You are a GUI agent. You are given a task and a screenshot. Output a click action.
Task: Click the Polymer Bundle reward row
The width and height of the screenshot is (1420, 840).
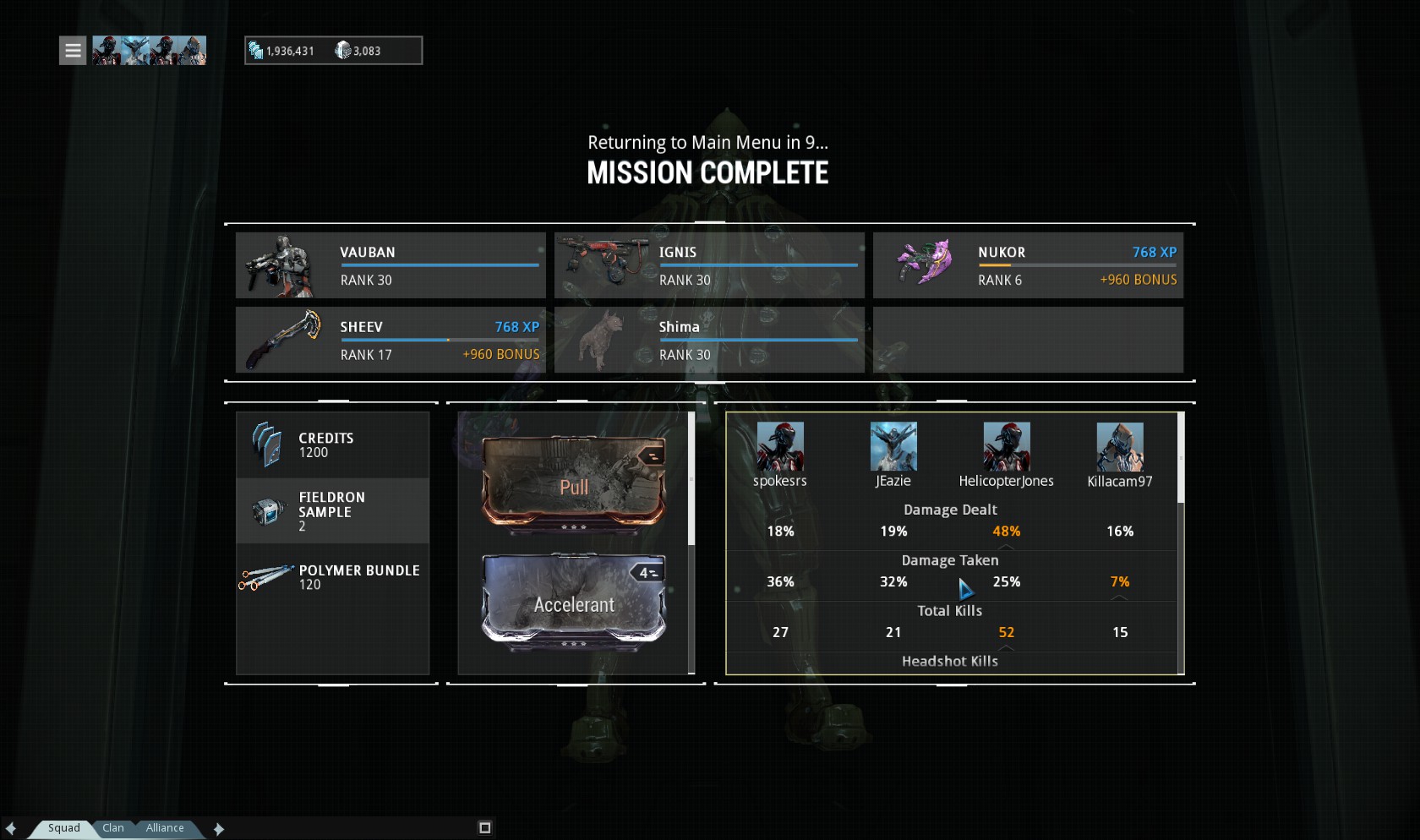[x=333, y=577]
